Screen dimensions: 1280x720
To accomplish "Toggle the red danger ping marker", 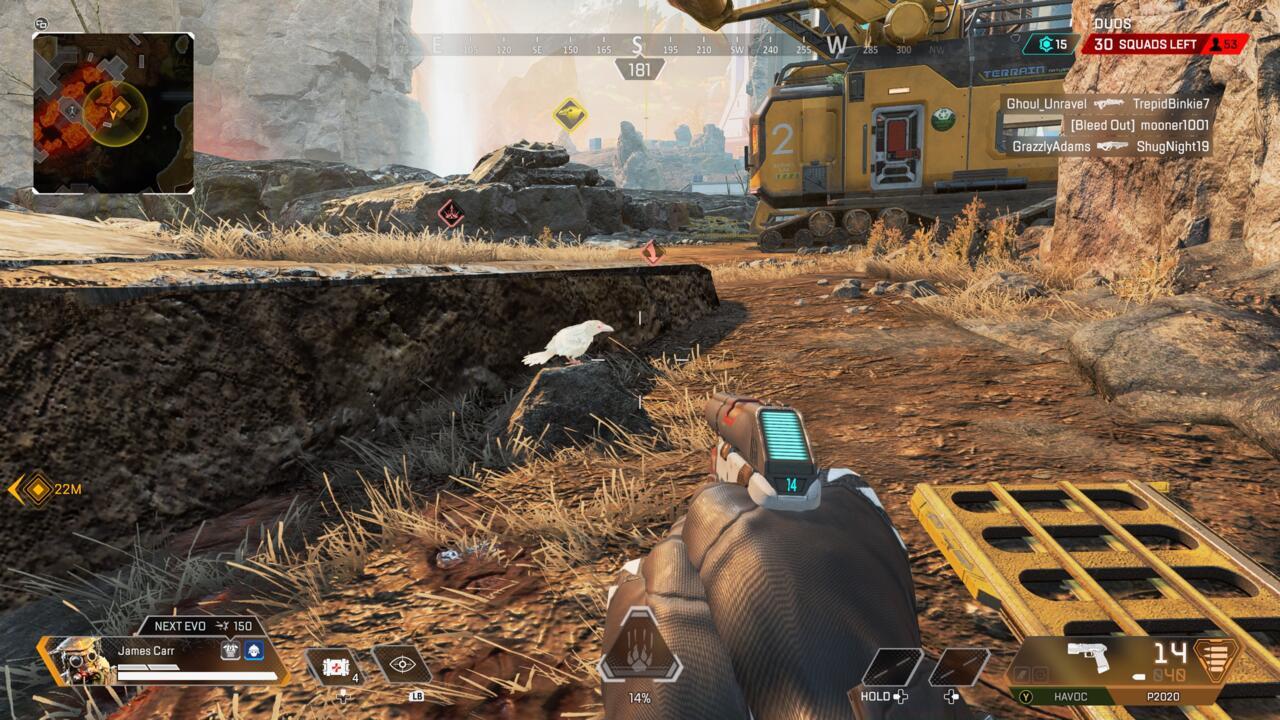I will [452, 211].
